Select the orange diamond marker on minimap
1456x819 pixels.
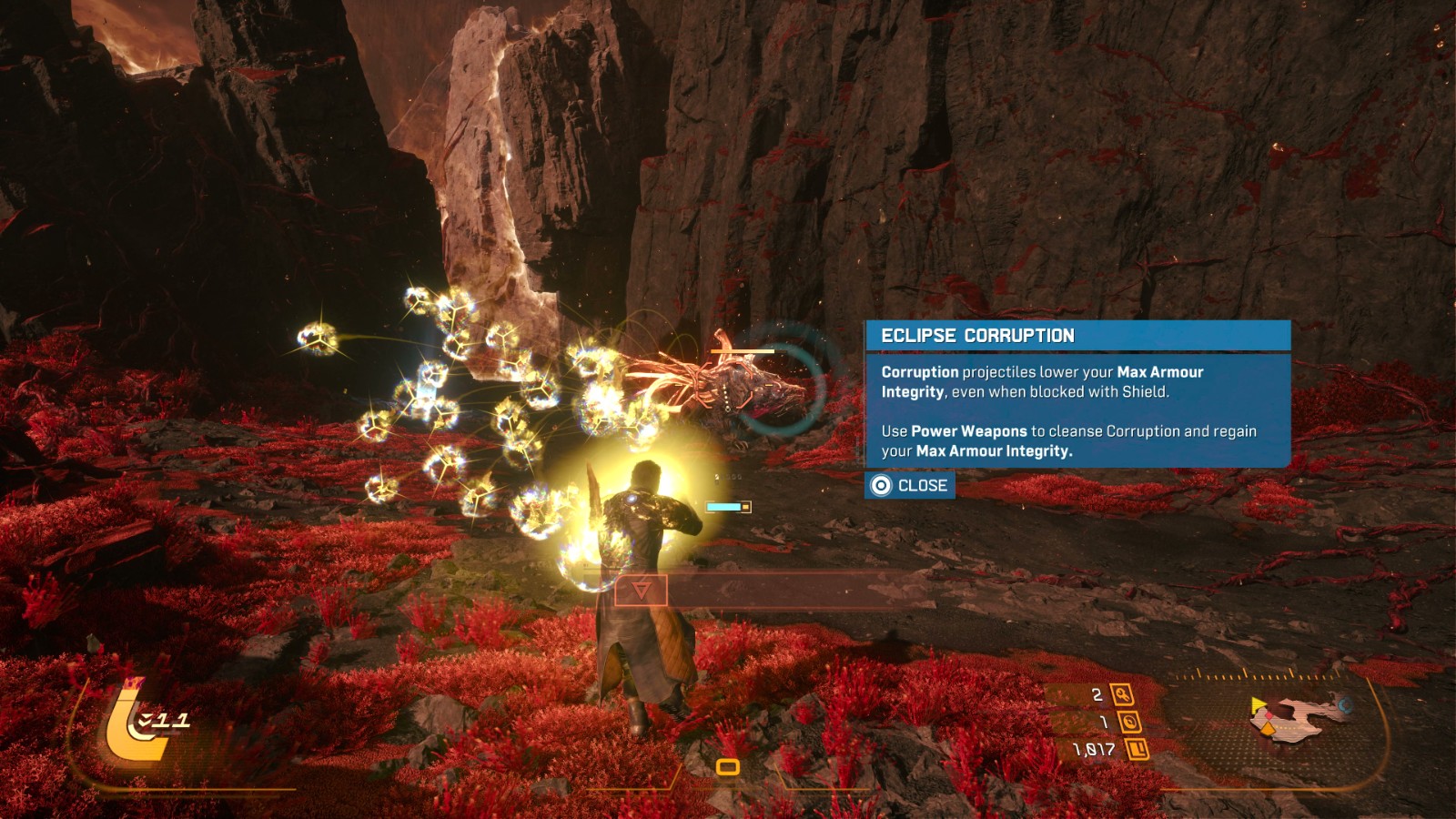click(x=1268, y=728)
